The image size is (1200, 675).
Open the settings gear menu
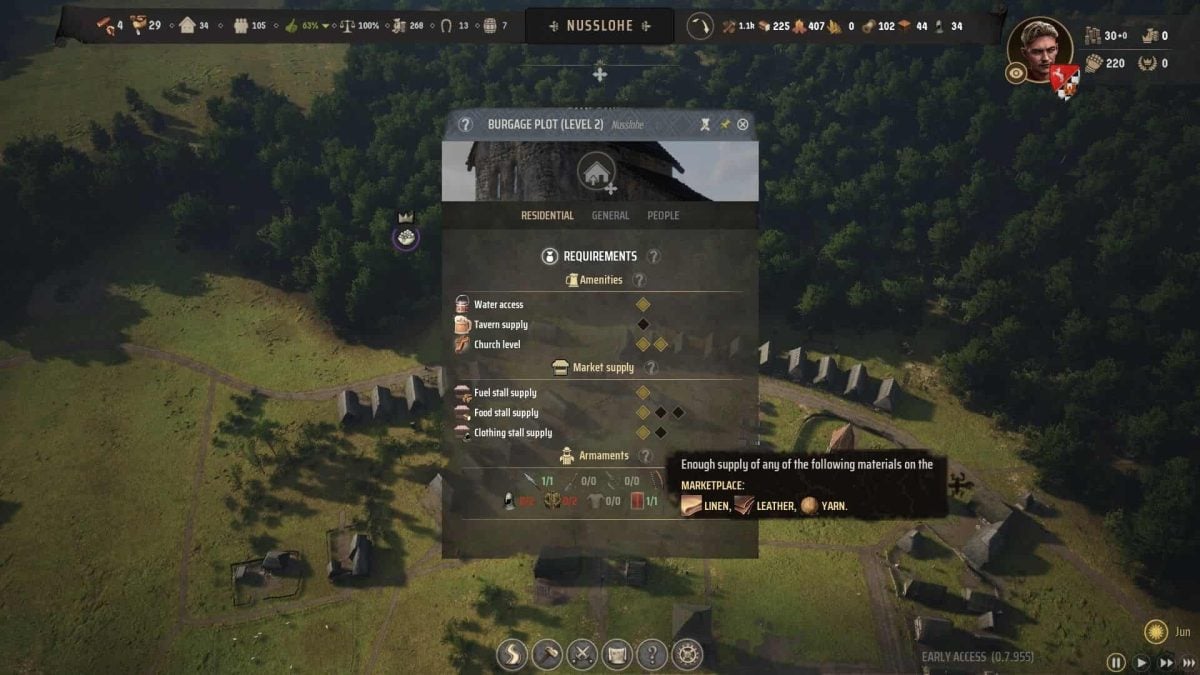(687, 655)
